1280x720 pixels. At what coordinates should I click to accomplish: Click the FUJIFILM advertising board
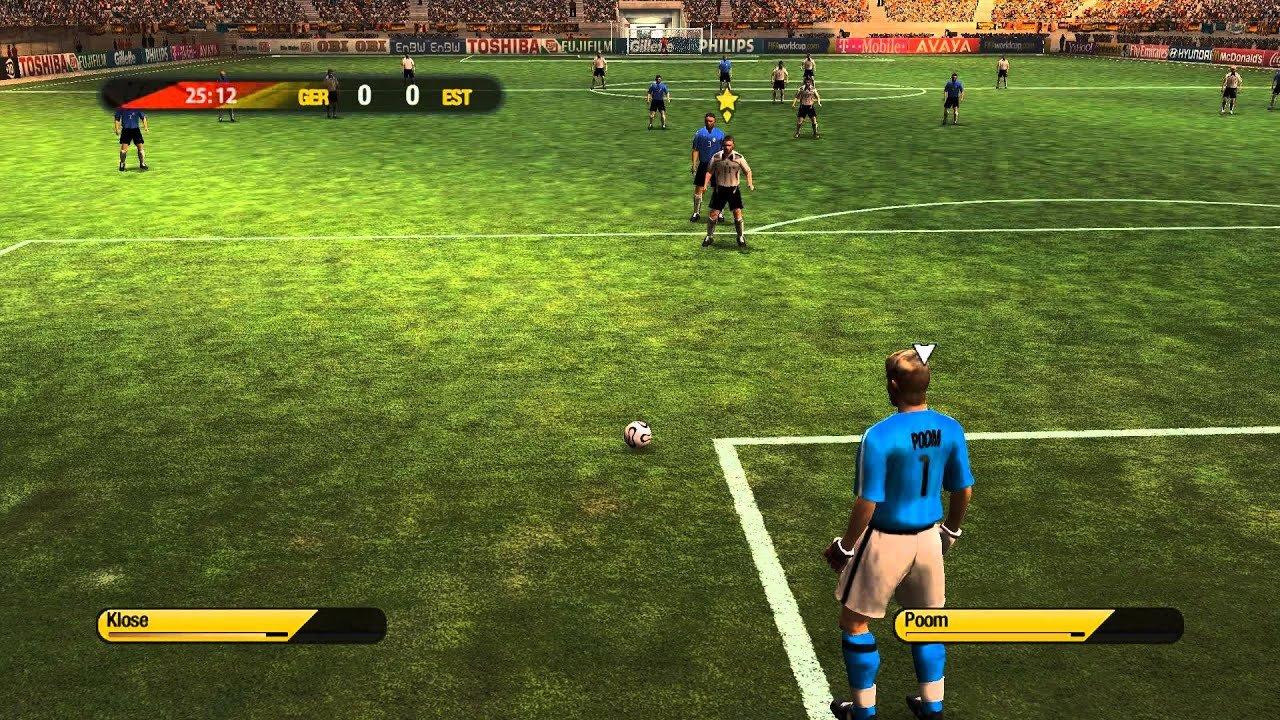(x=585, y=44)
